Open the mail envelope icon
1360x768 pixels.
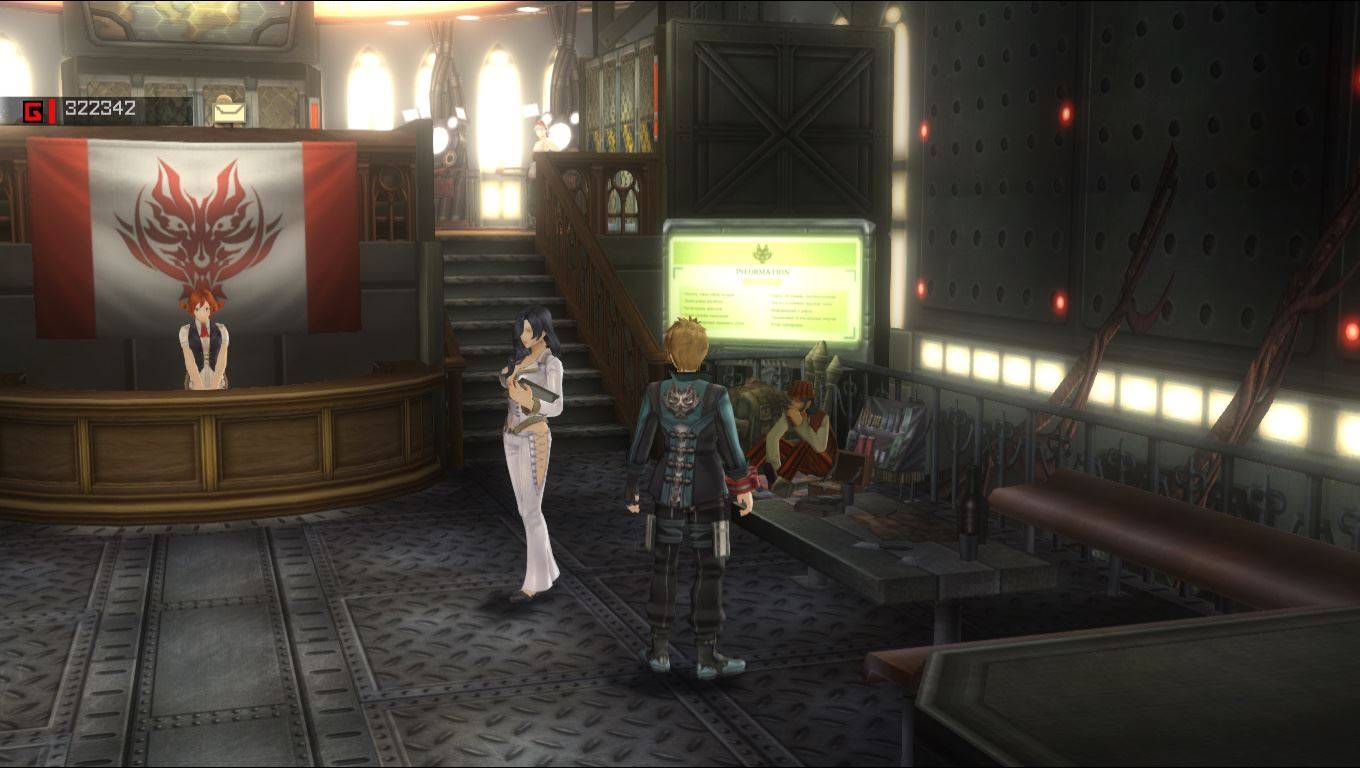click(229, 112)
